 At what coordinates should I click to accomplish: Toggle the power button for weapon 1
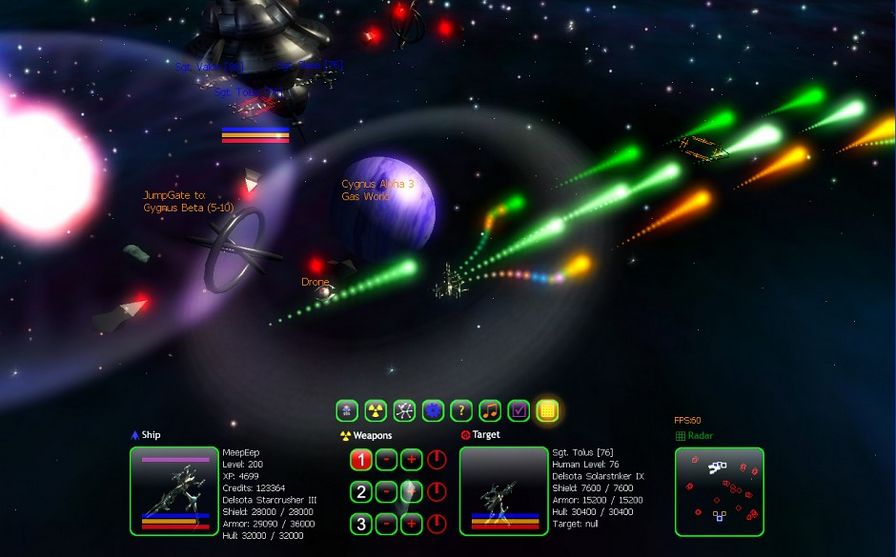tap(437, 460)
